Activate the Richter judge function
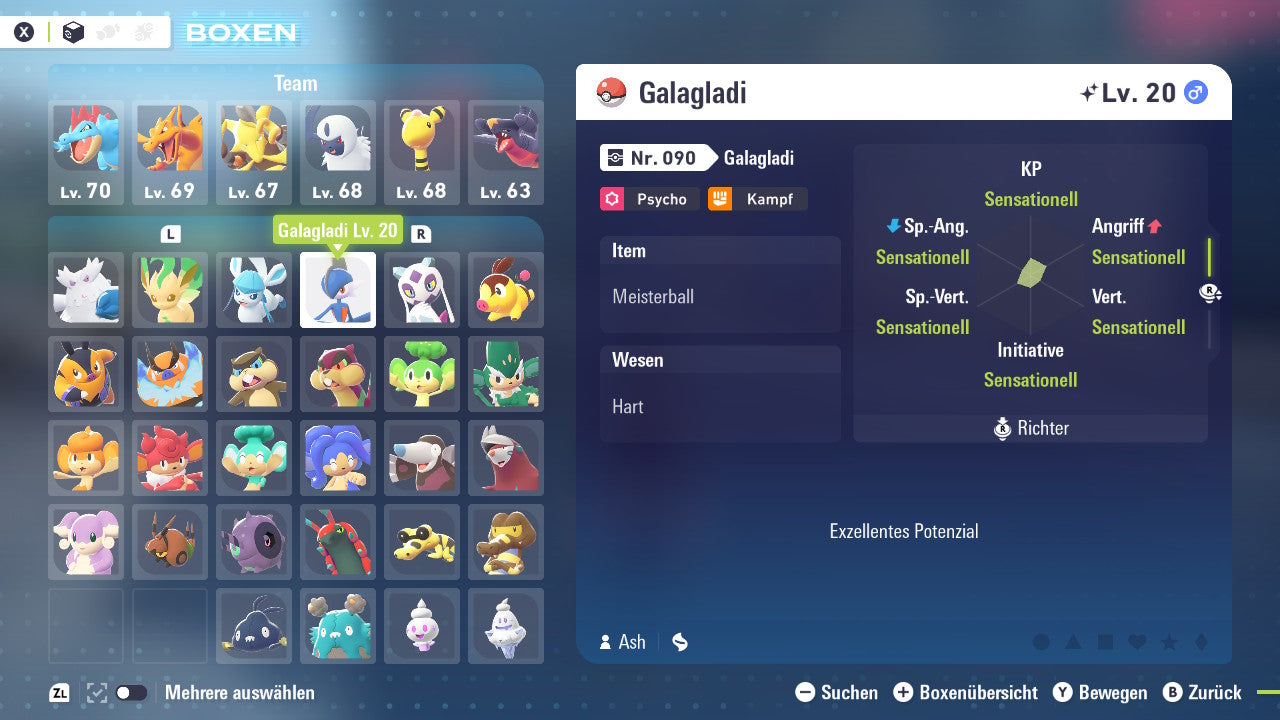Viewport: 1280px width, 720px height. point(1030,428)
